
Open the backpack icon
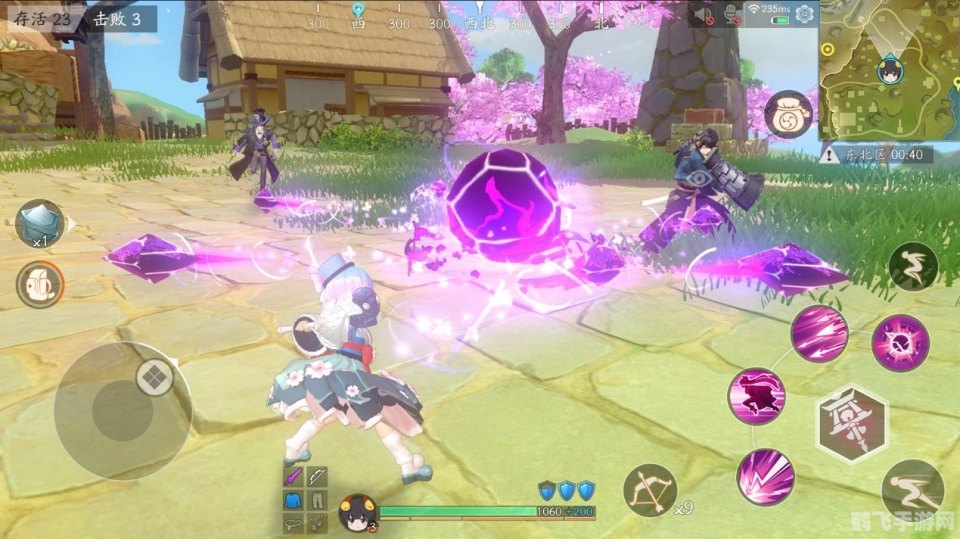click(40, 285)
